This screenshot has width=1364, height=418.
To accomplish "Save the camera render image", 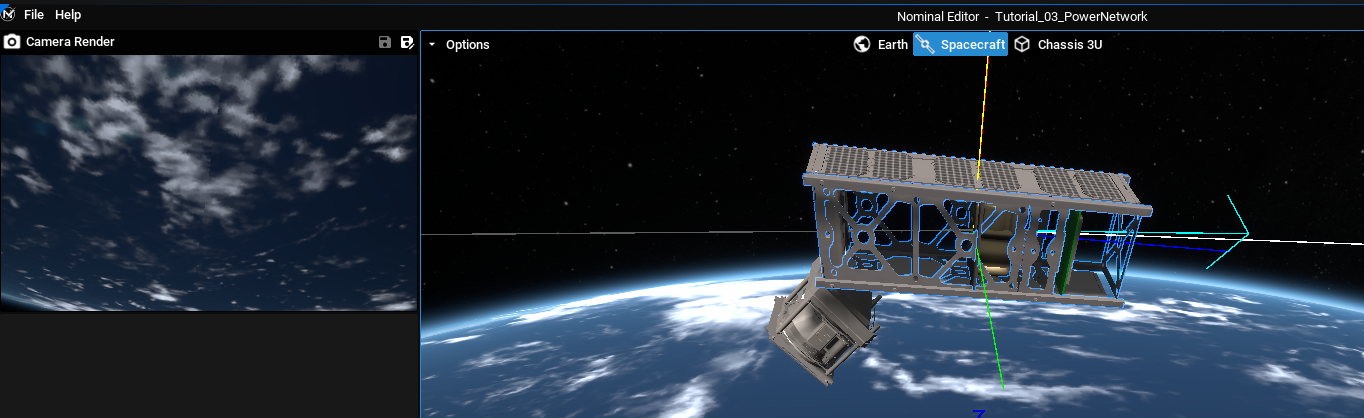I will click(x=385, y=42).
